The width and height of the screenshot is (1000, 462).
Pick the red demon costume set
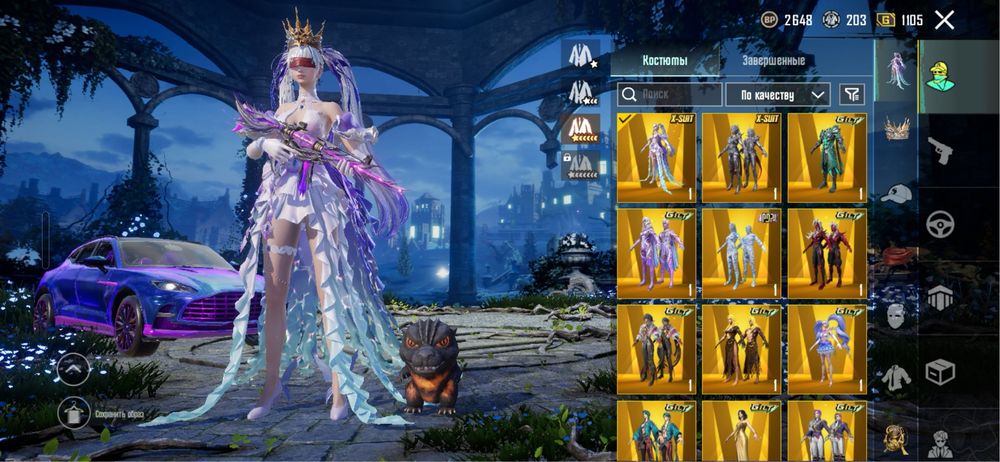(827, 254)
